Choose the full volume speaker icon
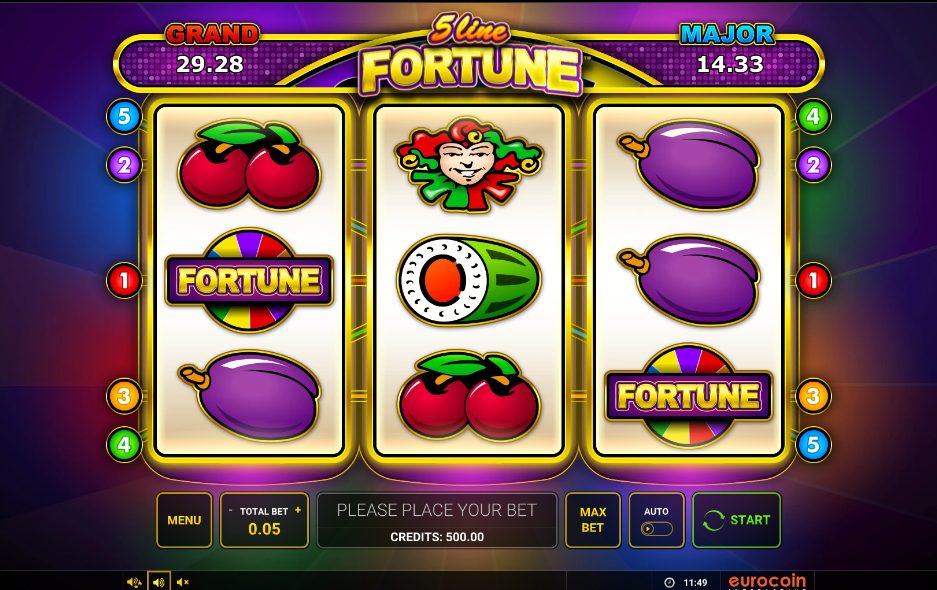This screenshot has height=590, width=937. (x=134, y=582)
